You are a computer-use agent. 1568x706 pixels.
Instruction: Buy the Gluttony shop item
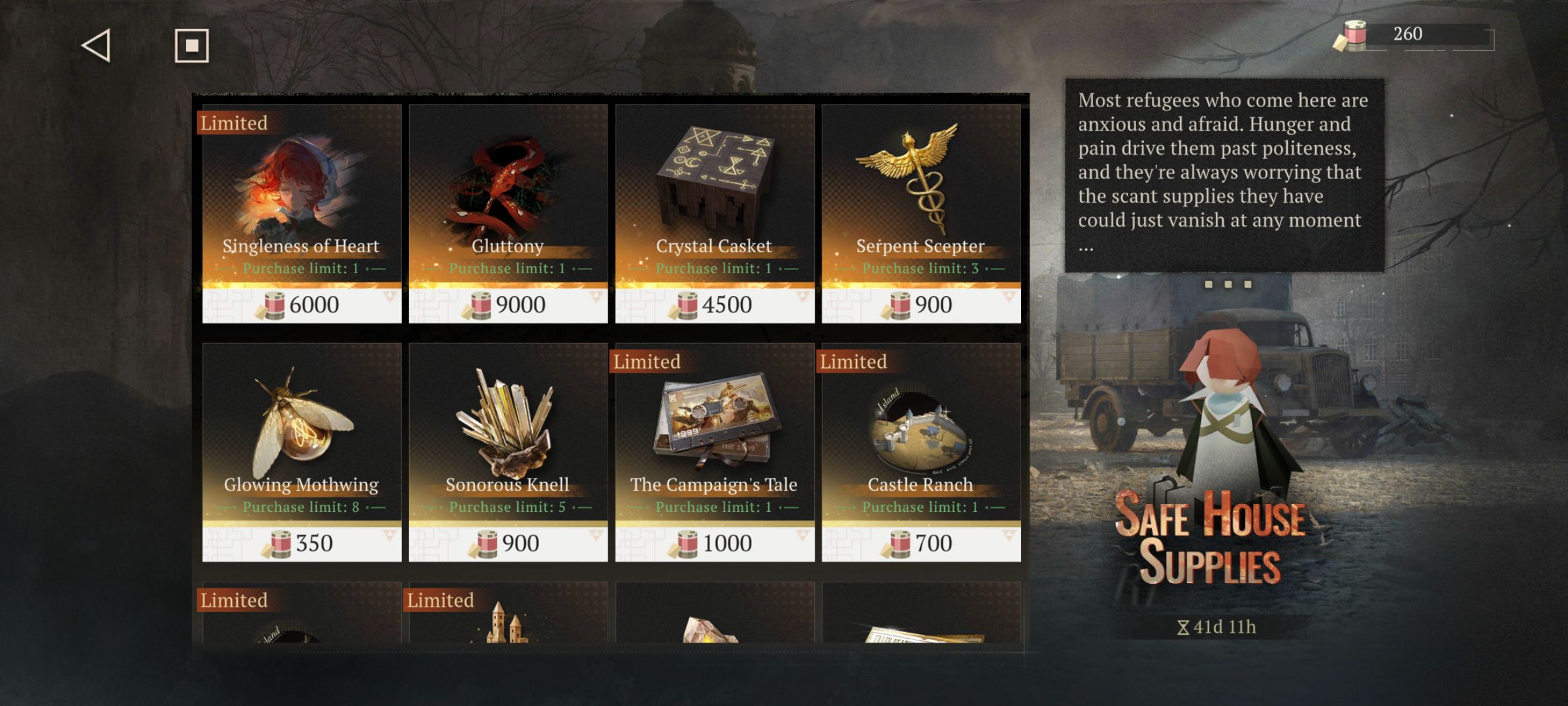click(x=508, y=213)
